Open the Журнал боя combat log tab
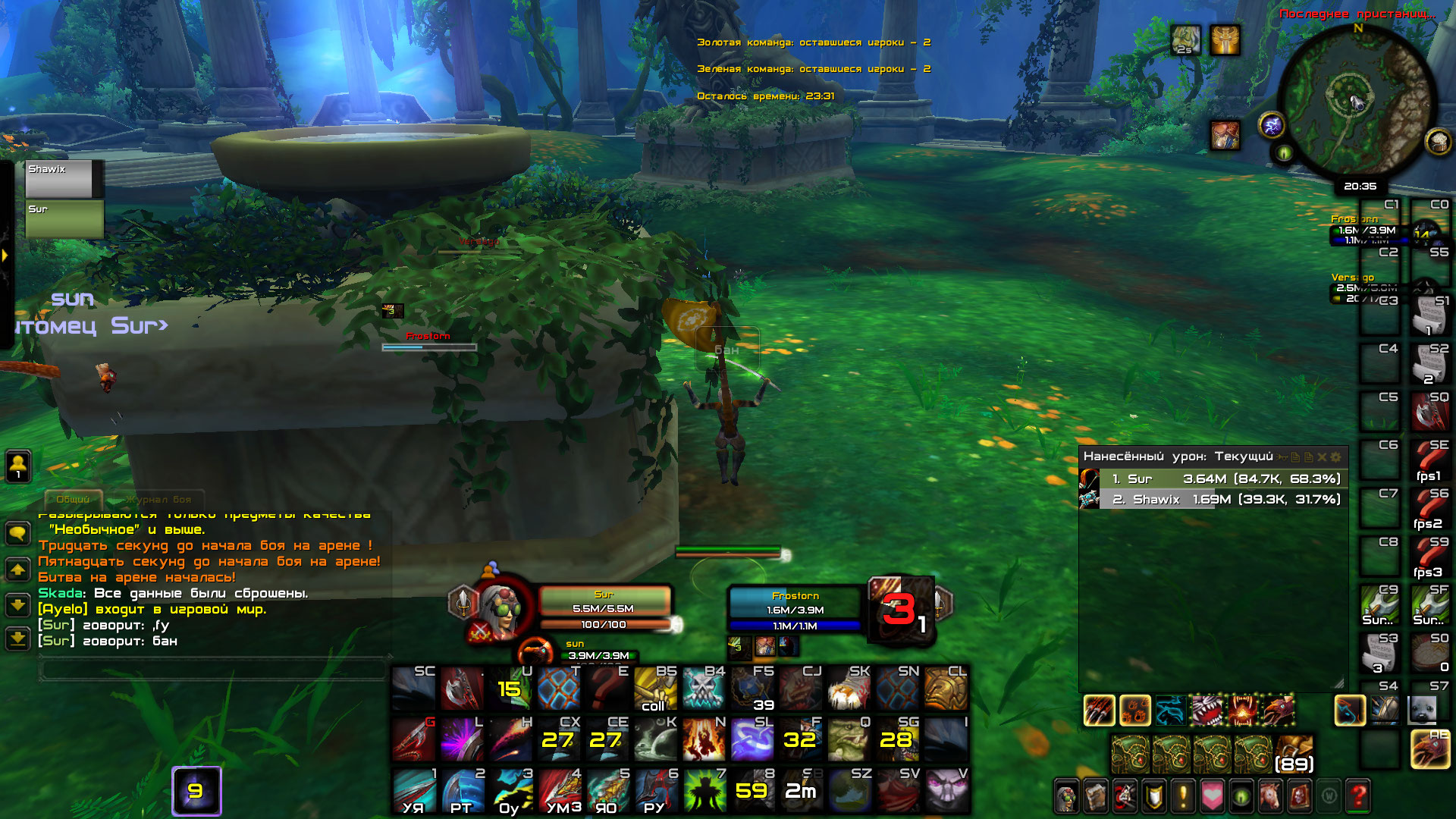The image size is (1456, 819). [x=158, y=499]
